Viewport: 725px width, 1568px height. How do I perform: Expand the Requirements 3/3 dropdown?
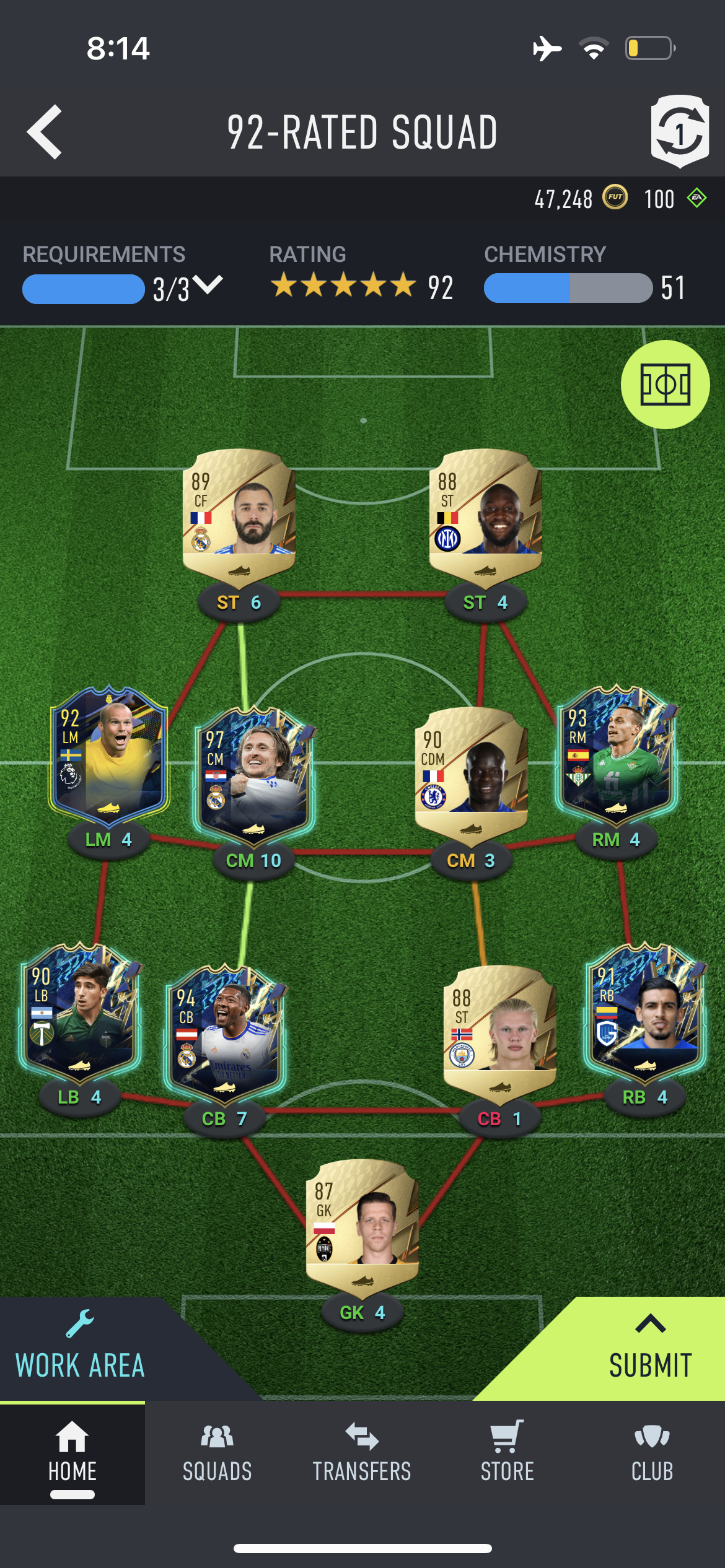(x=206, y=287)
